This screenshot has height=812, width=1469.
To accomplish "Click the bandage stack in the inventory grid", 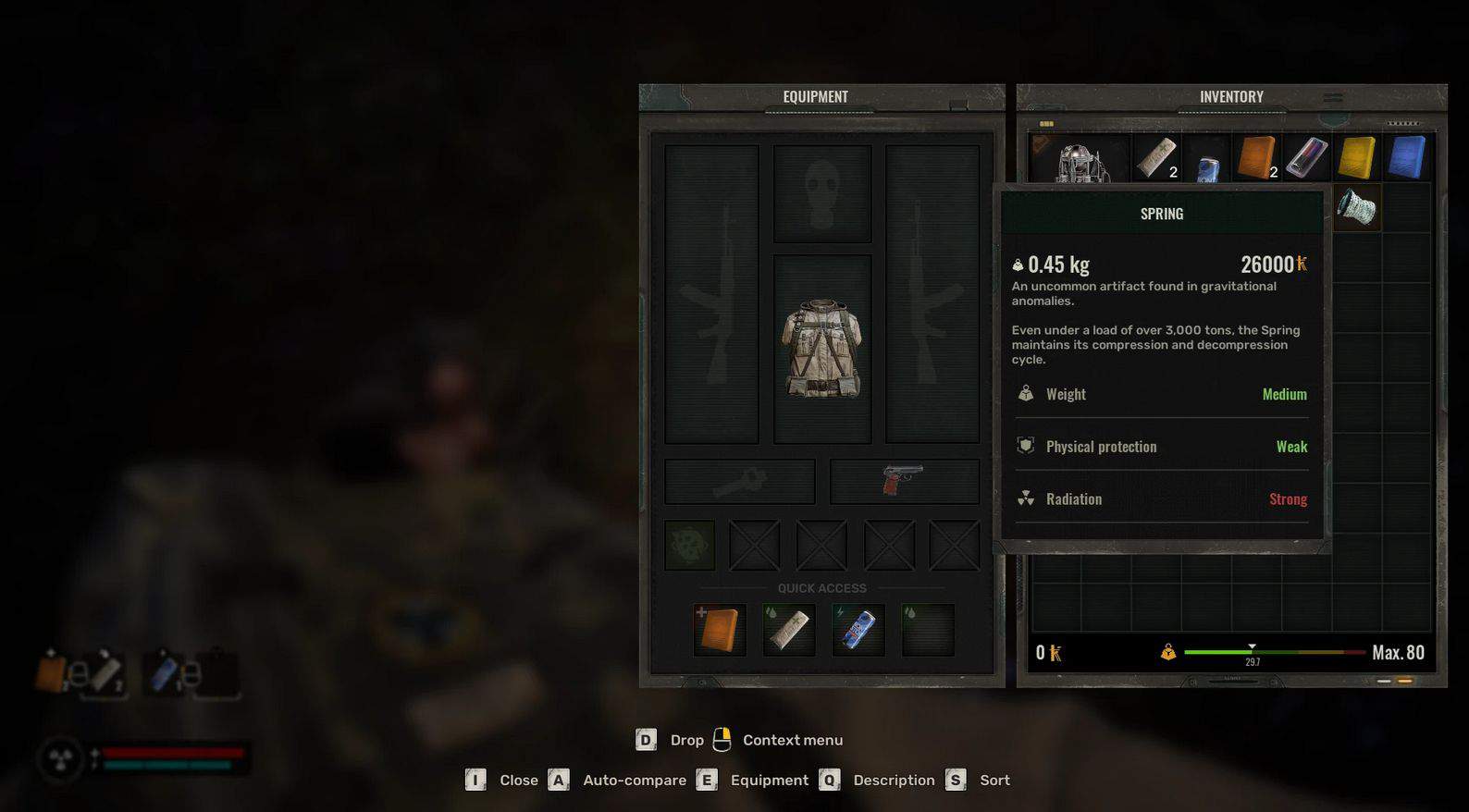I will click(1156, 157).
